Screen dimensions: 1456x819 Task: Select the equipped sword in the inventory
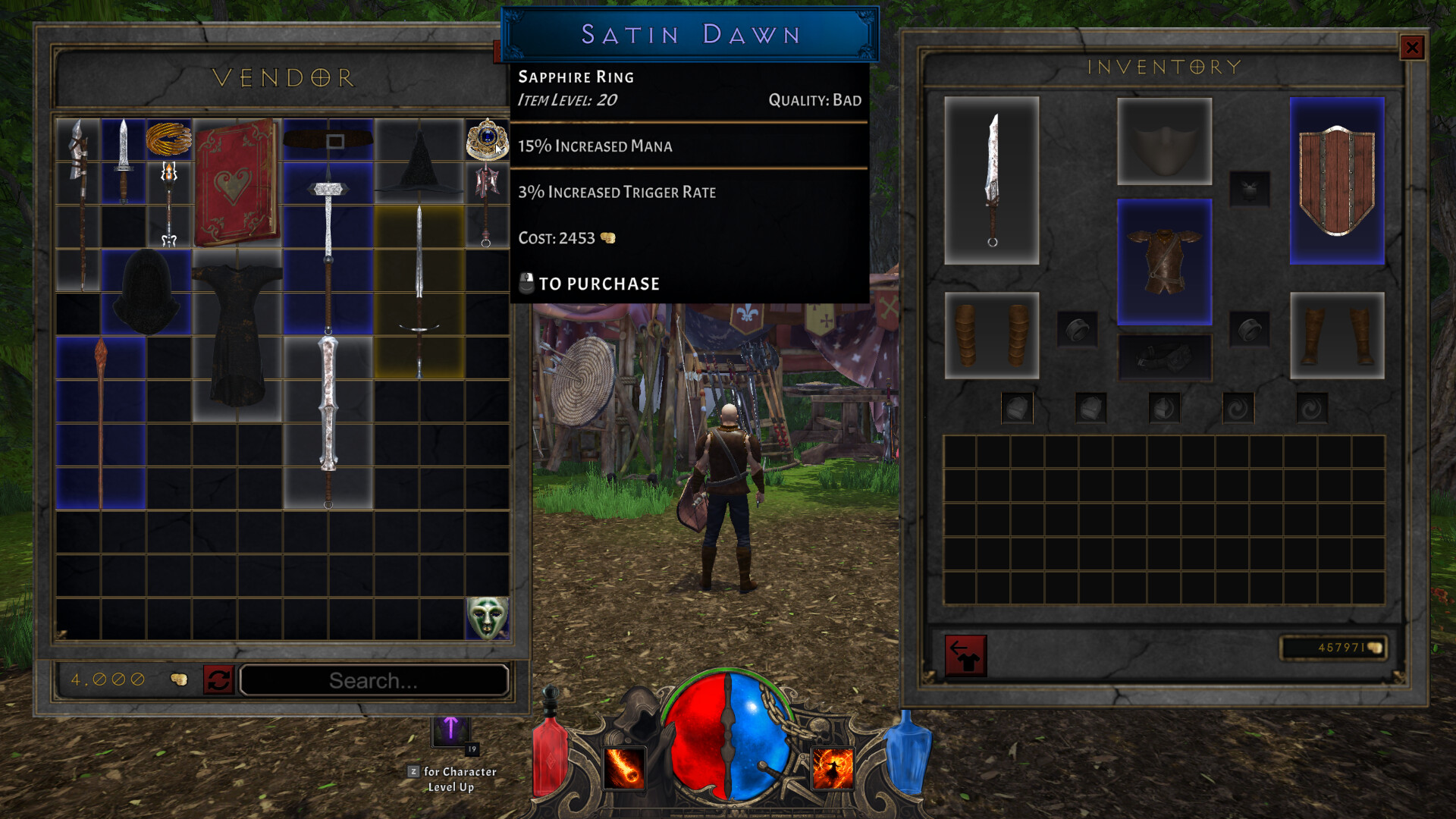(x=992, y=180)
